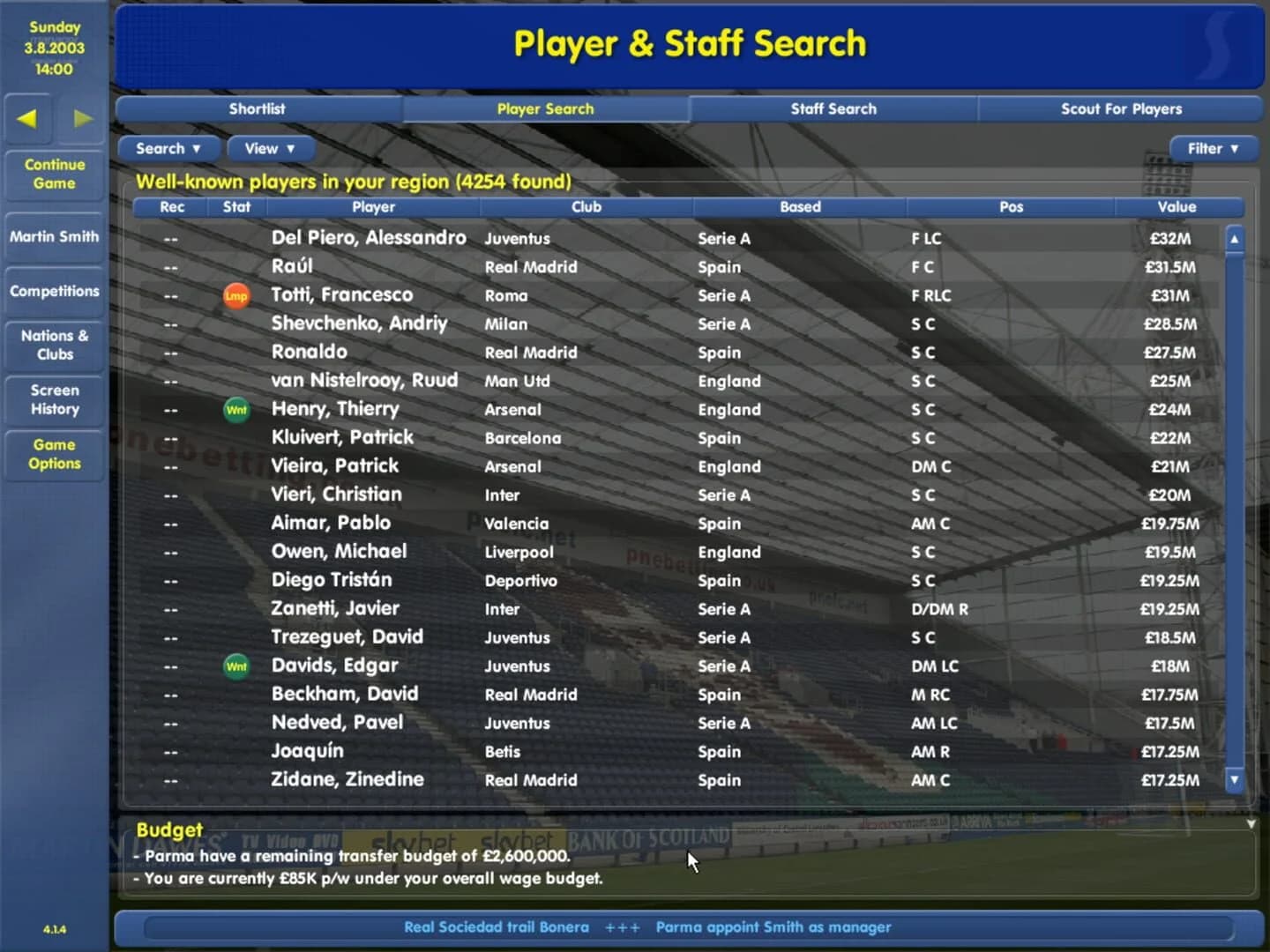Image resolution: width=1270 pixels, height=952 pixels.
Task: Click the Continue Game button
Action: [53, 174]
